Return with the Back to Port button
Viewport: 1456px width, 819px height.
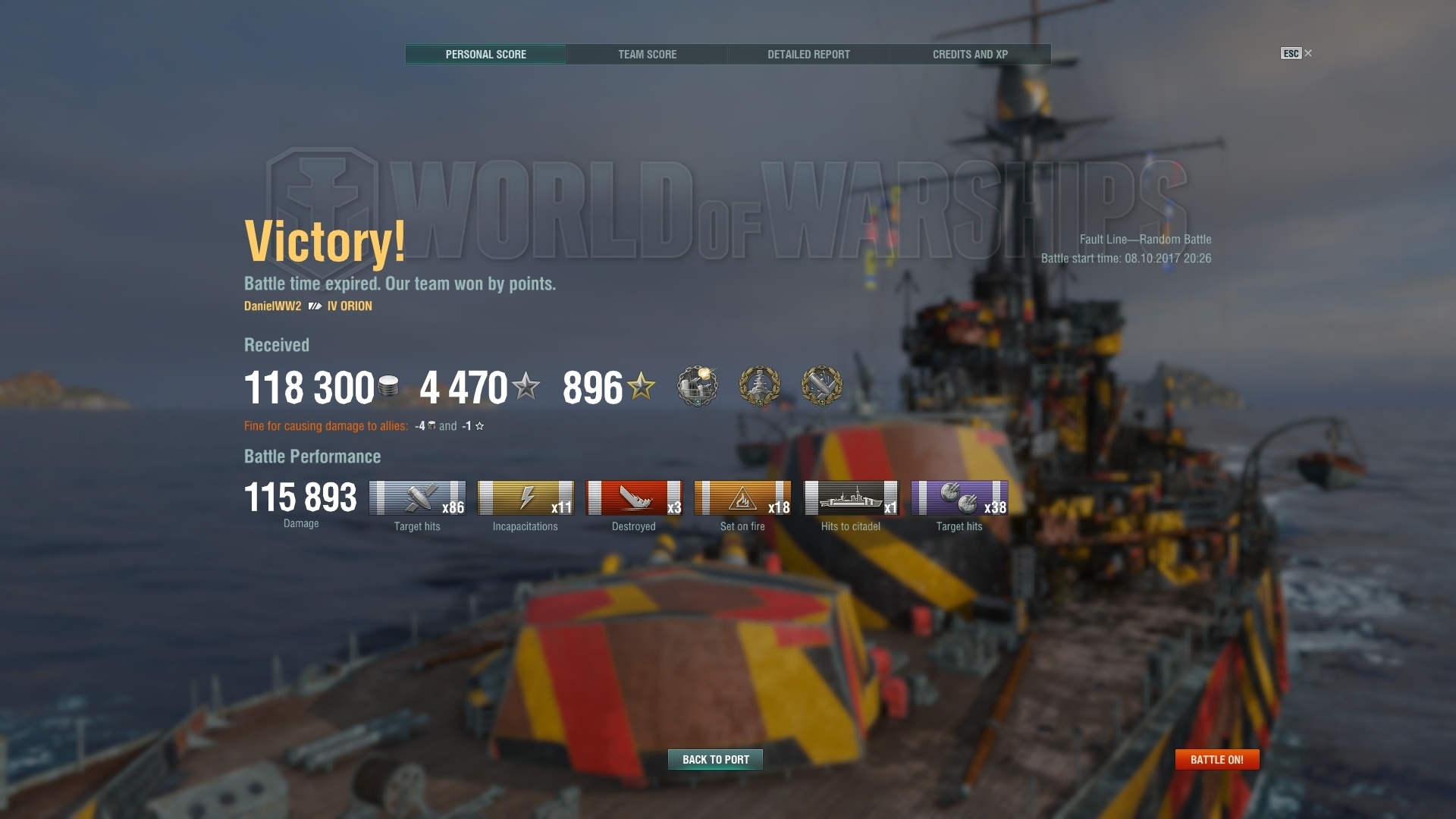click(715, 759)
